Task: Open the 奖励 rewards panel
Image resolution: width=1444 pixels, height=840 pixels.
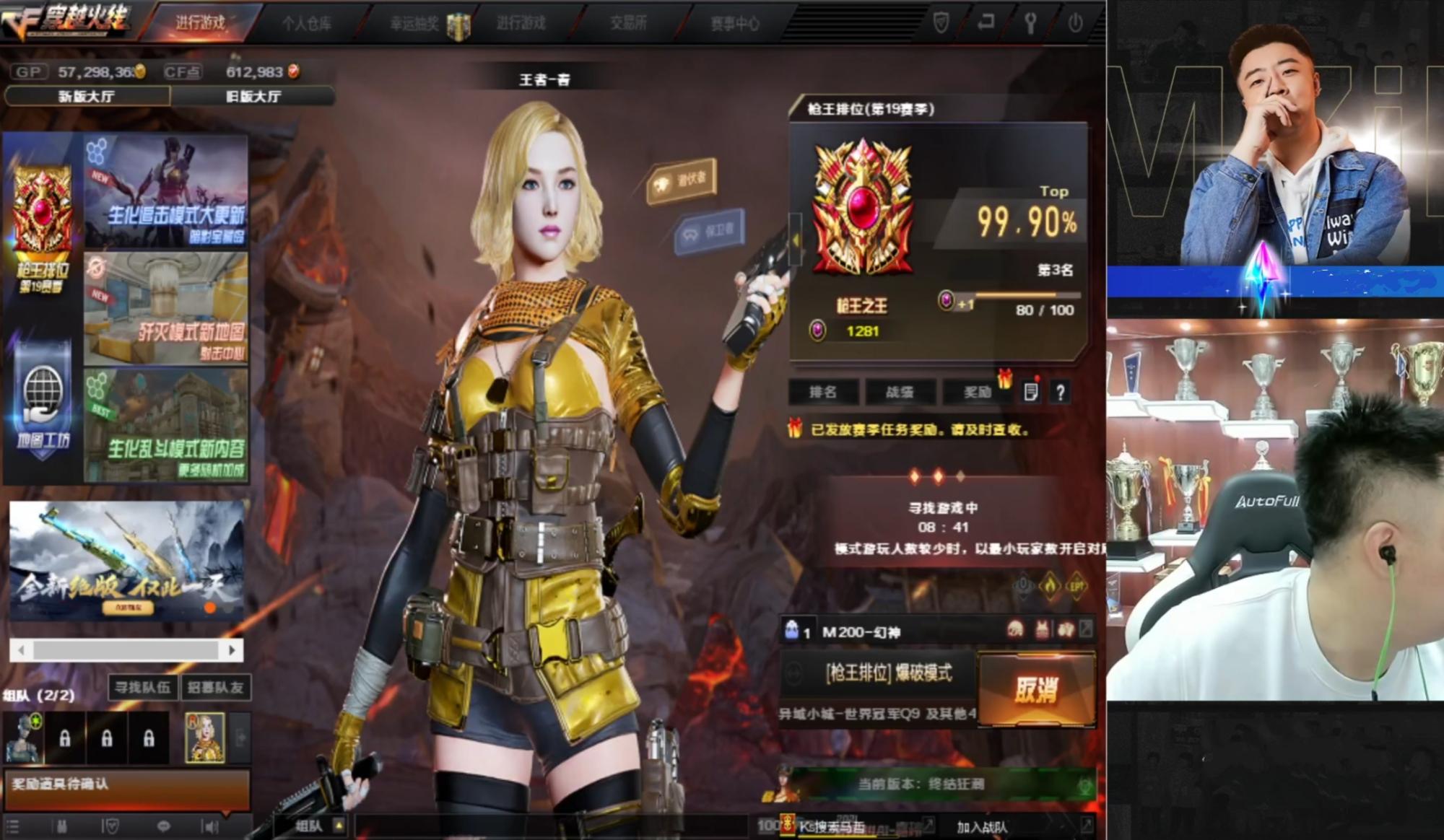Action: (978, 392)
